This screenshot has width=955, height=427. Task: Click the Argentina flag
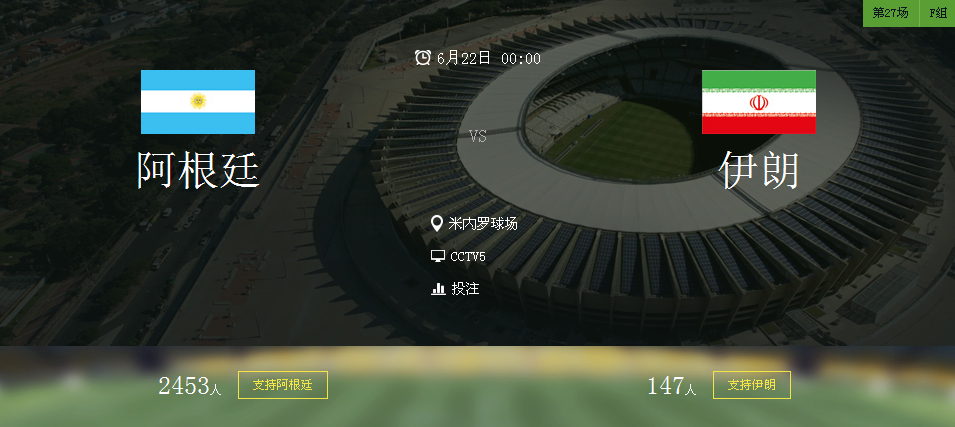198,102
